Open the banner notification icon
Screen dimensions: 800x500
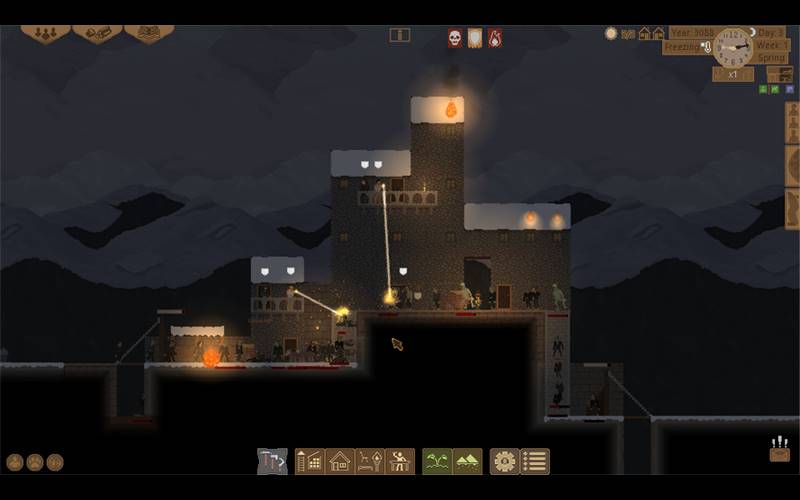(475, 37)
